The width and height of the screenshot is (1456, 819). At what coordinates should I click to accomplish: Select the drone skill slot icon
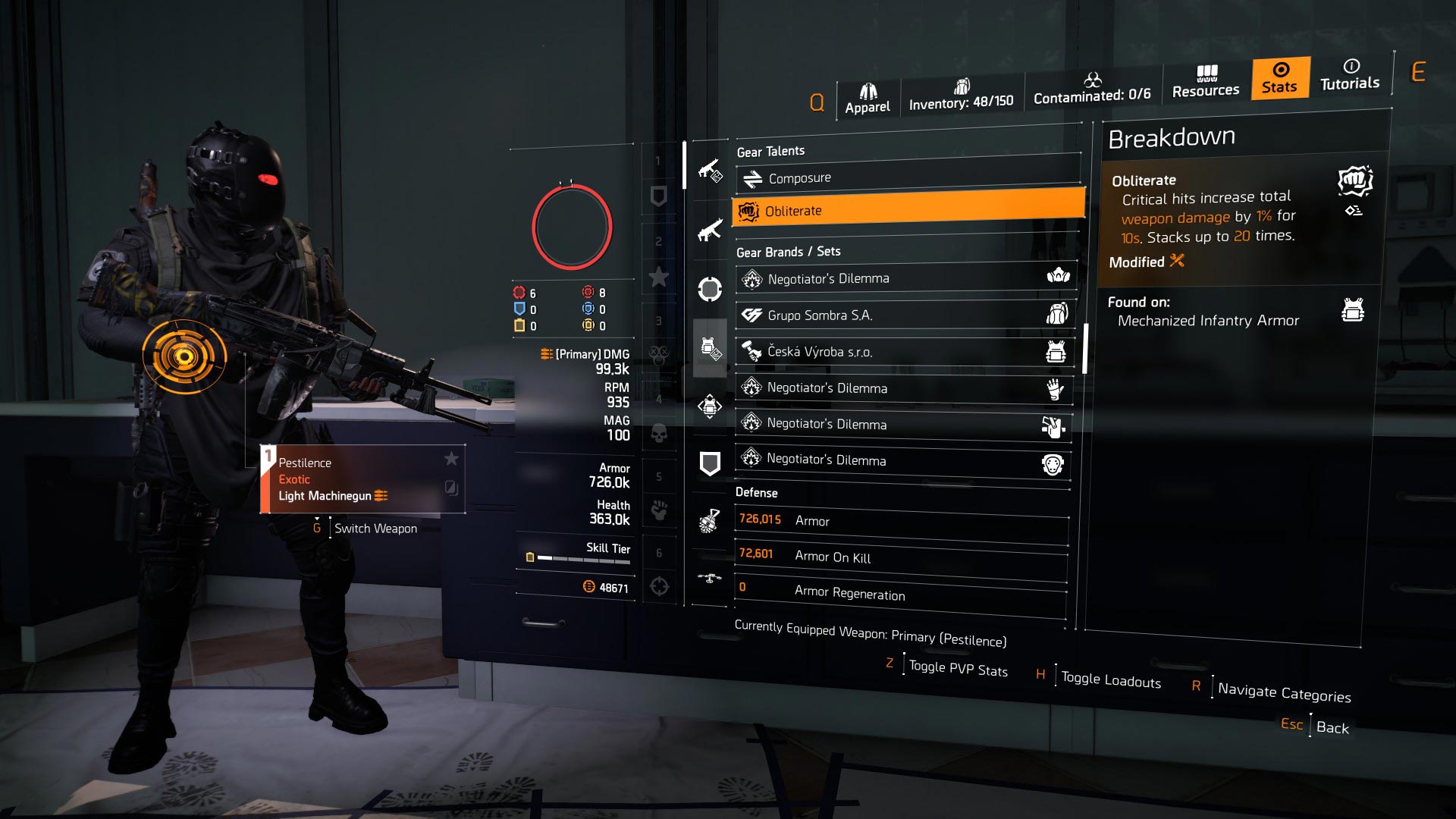[710, 578]
